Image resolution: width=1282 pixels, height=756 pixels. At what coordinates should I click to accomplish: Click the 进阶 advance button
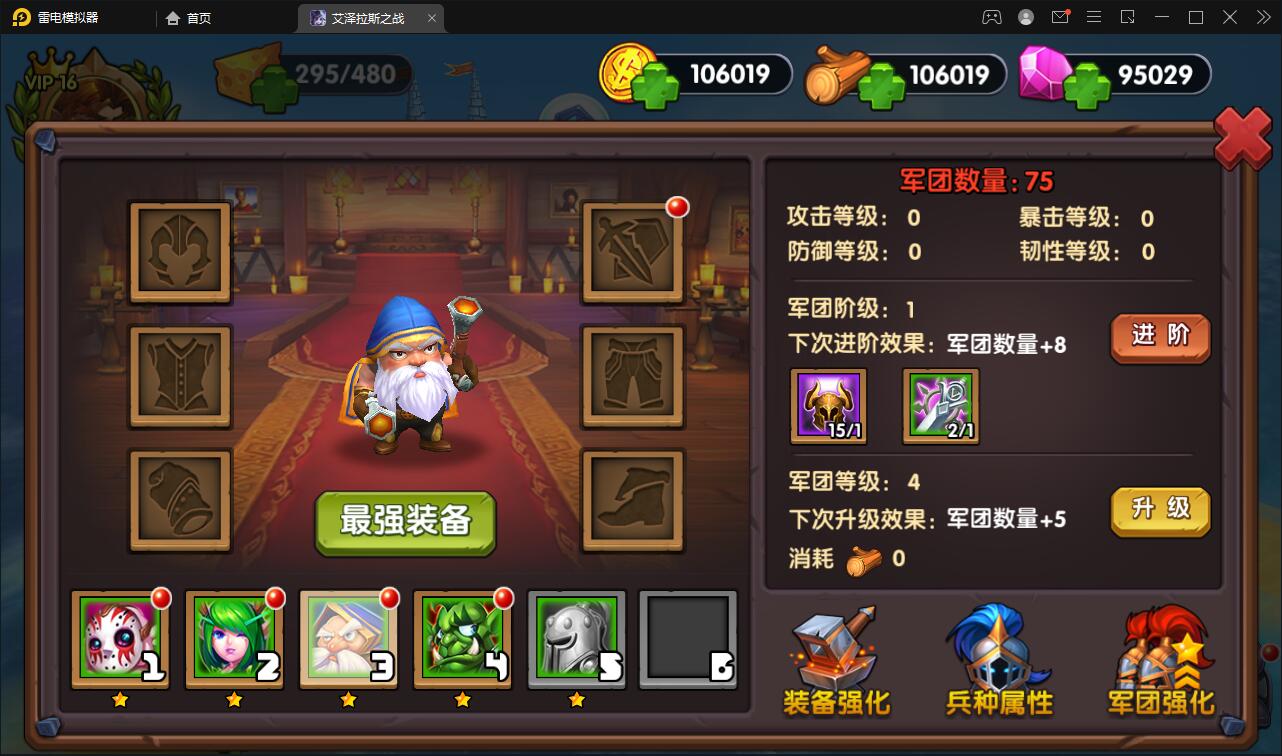pos(1159,338)
